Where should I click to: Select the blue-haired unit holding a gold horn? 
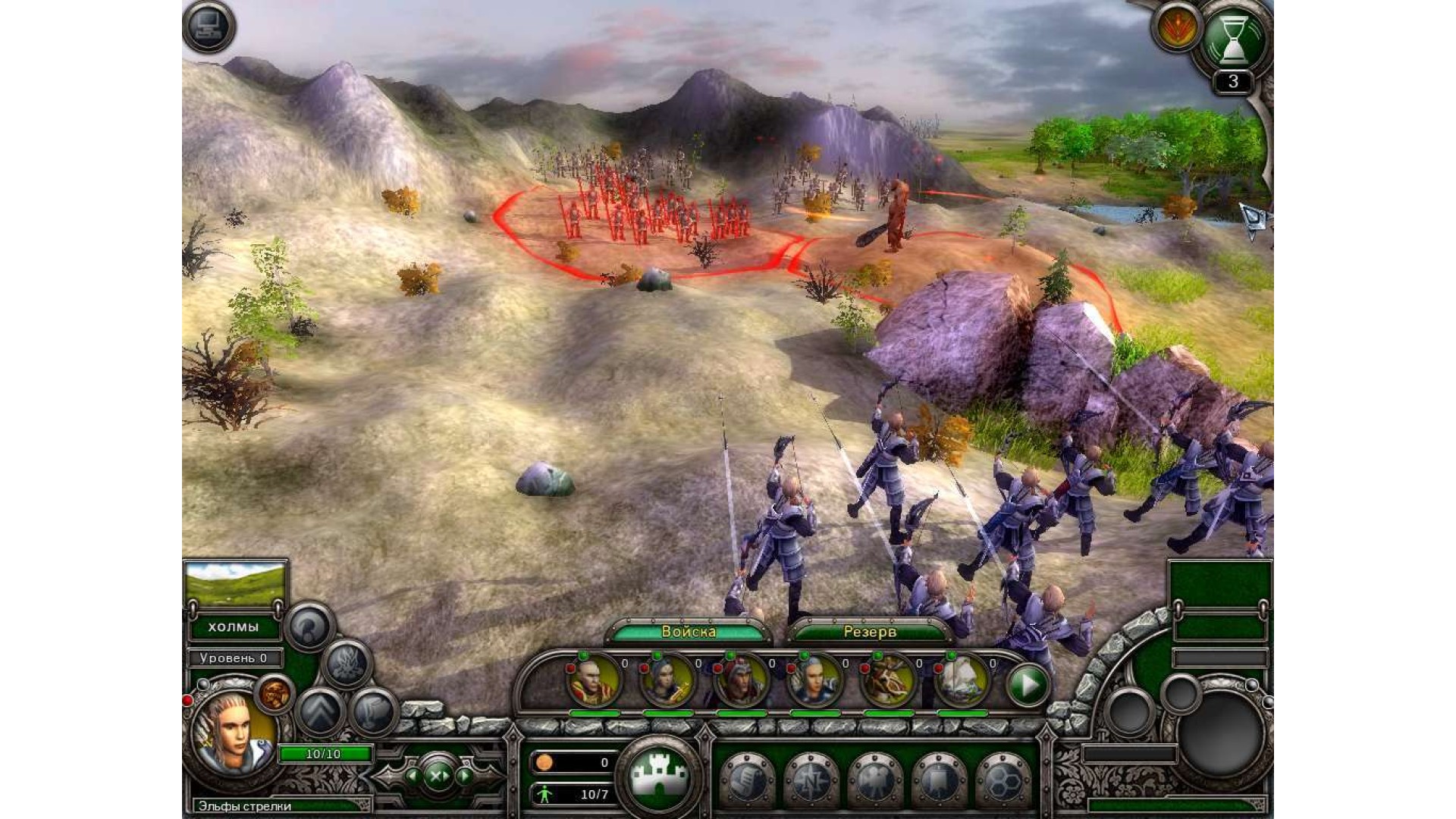click(667, 681)
